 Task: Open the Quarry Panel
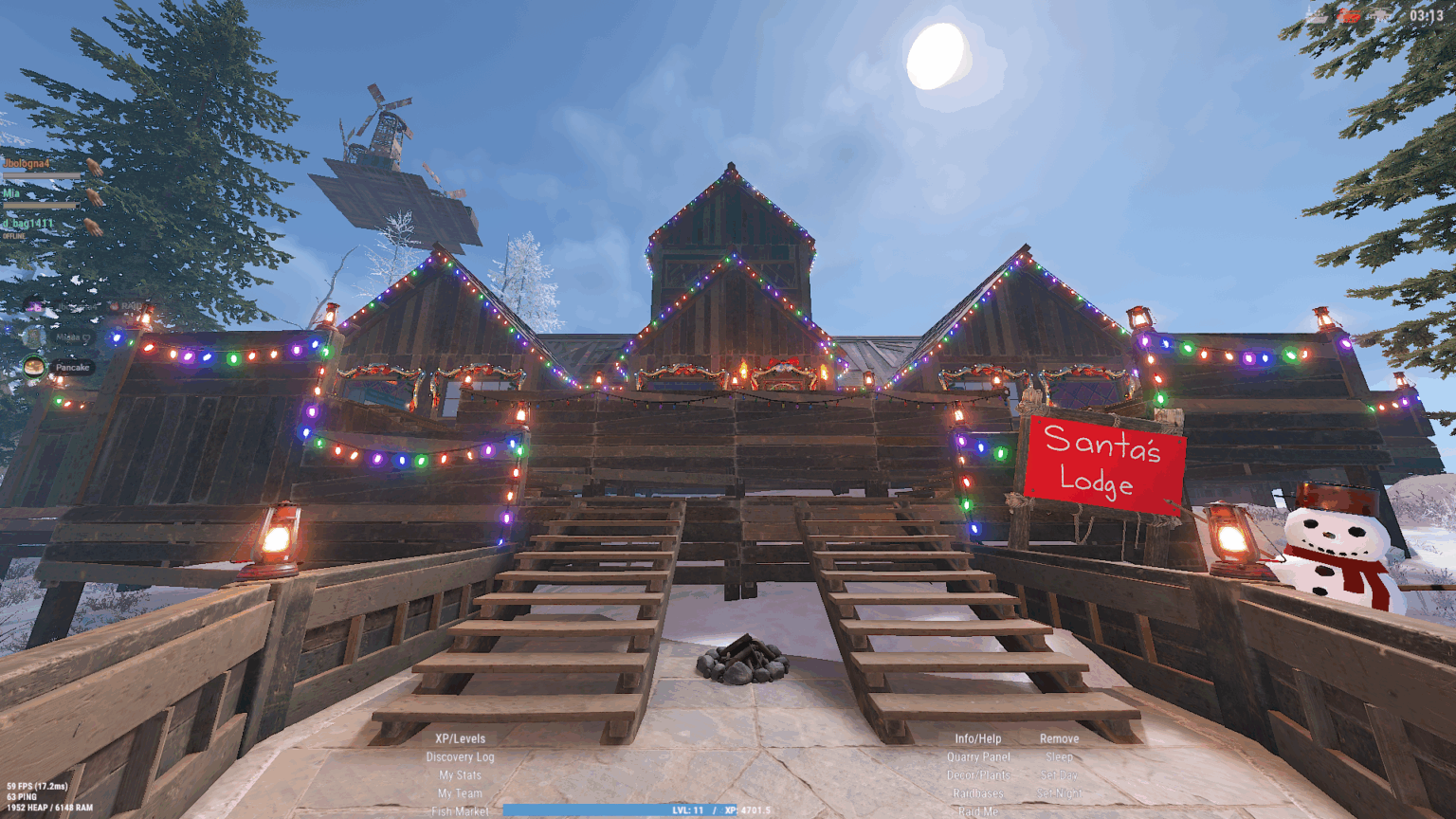tap(978, 756)
